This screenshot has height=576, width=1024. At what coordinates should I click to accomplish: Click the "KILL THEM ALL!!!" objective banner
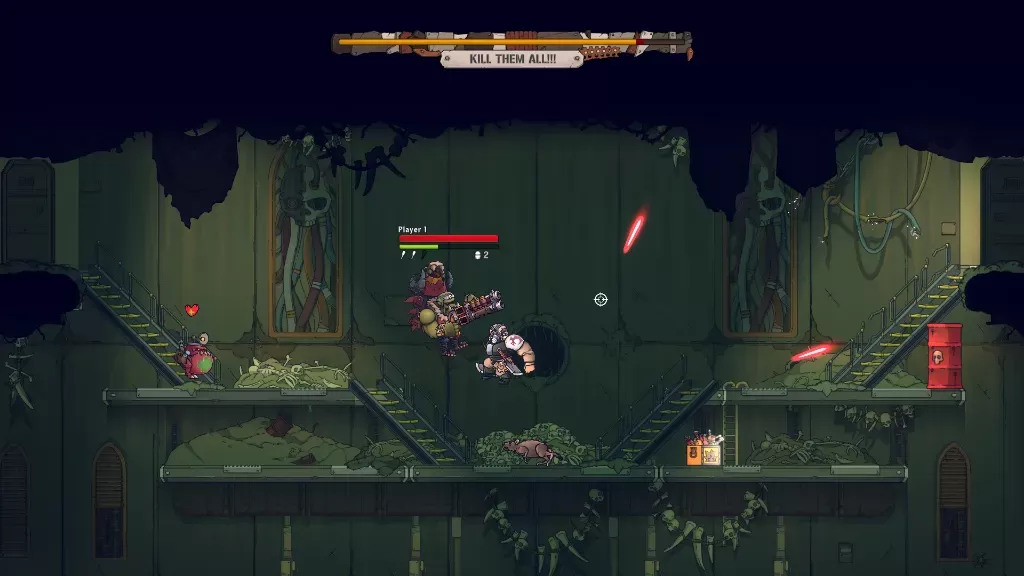[511, 59]
